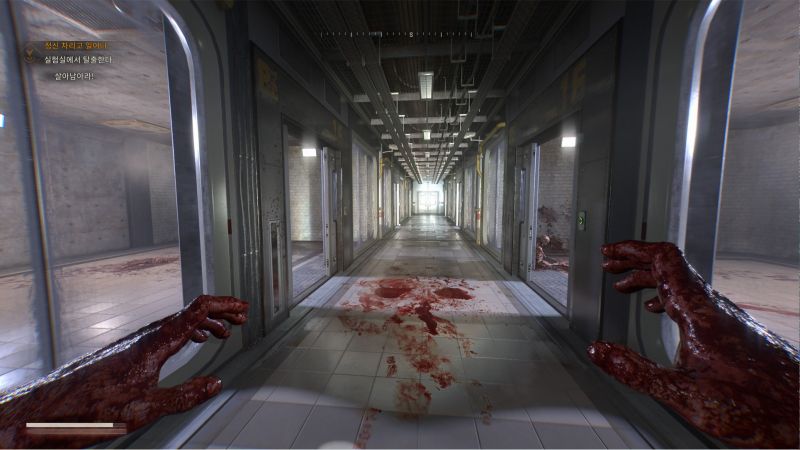This screenshot has width=800, height=450.
Task: Click the compass strip at the top
Action: coord(399,35)
